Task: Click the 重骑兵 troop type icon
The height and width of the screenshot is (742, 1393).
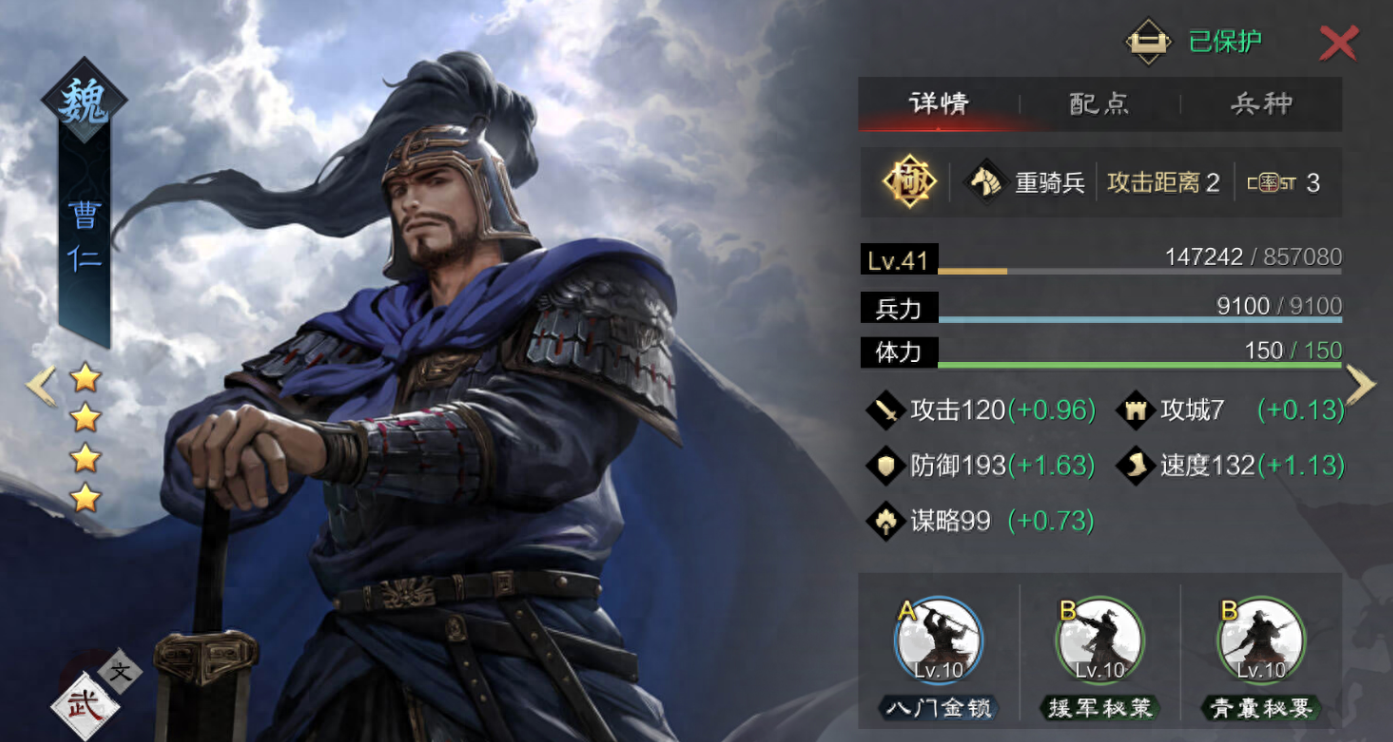Action: click(x=984, y=182)
